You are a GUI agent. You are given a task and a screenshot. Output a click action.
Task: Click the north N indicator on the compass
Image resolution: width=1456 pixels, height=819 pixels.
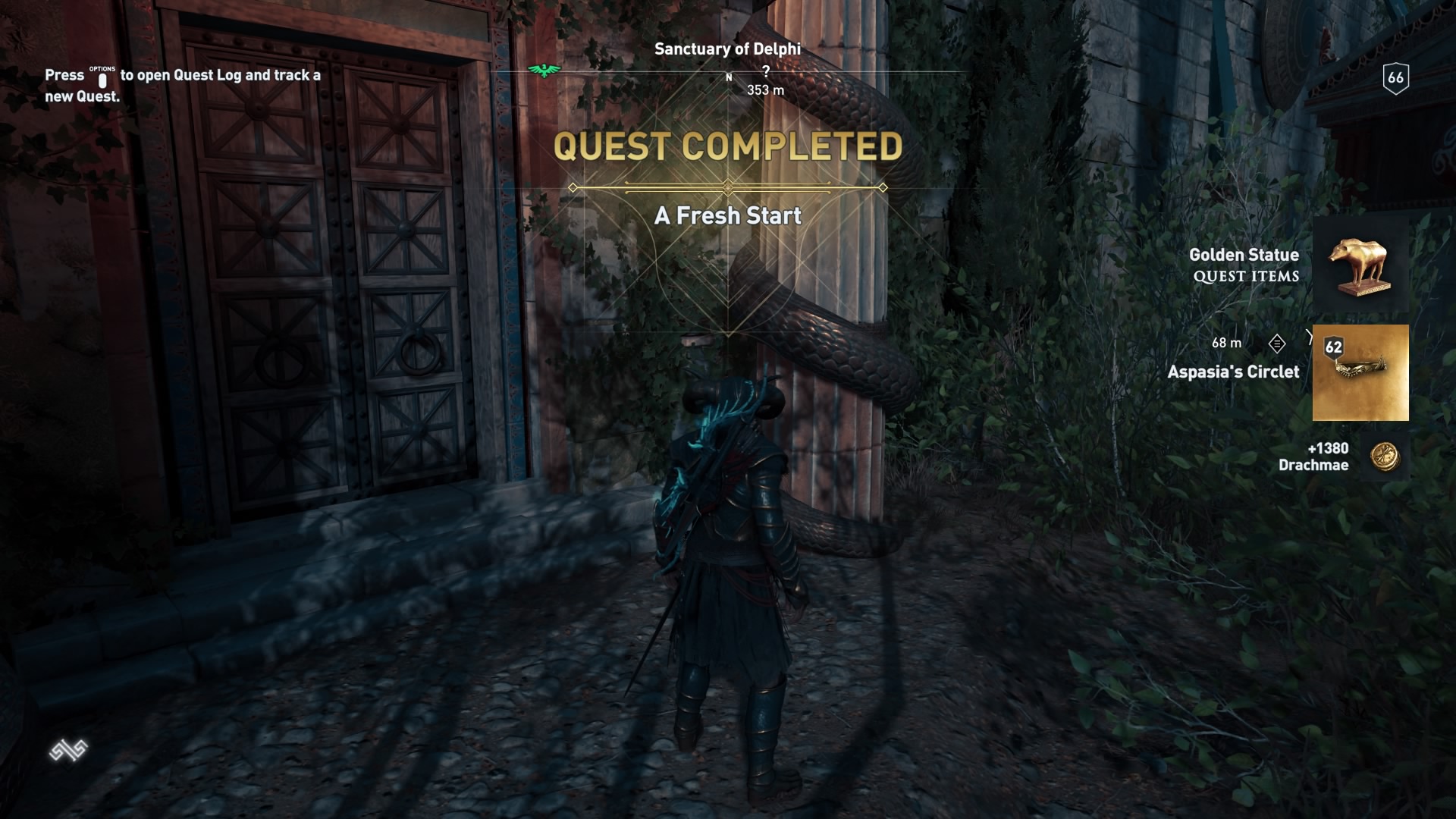click(730, 76)
